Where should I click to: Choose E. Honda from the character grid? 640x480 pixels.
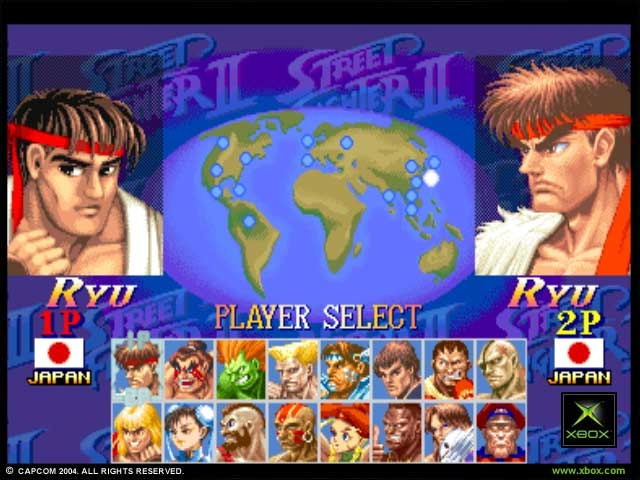[189, 369]
